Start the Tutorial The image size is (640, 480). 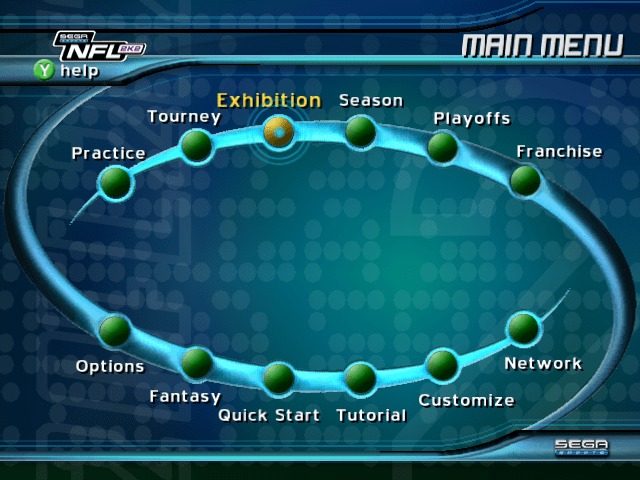[x=360, y=378]
